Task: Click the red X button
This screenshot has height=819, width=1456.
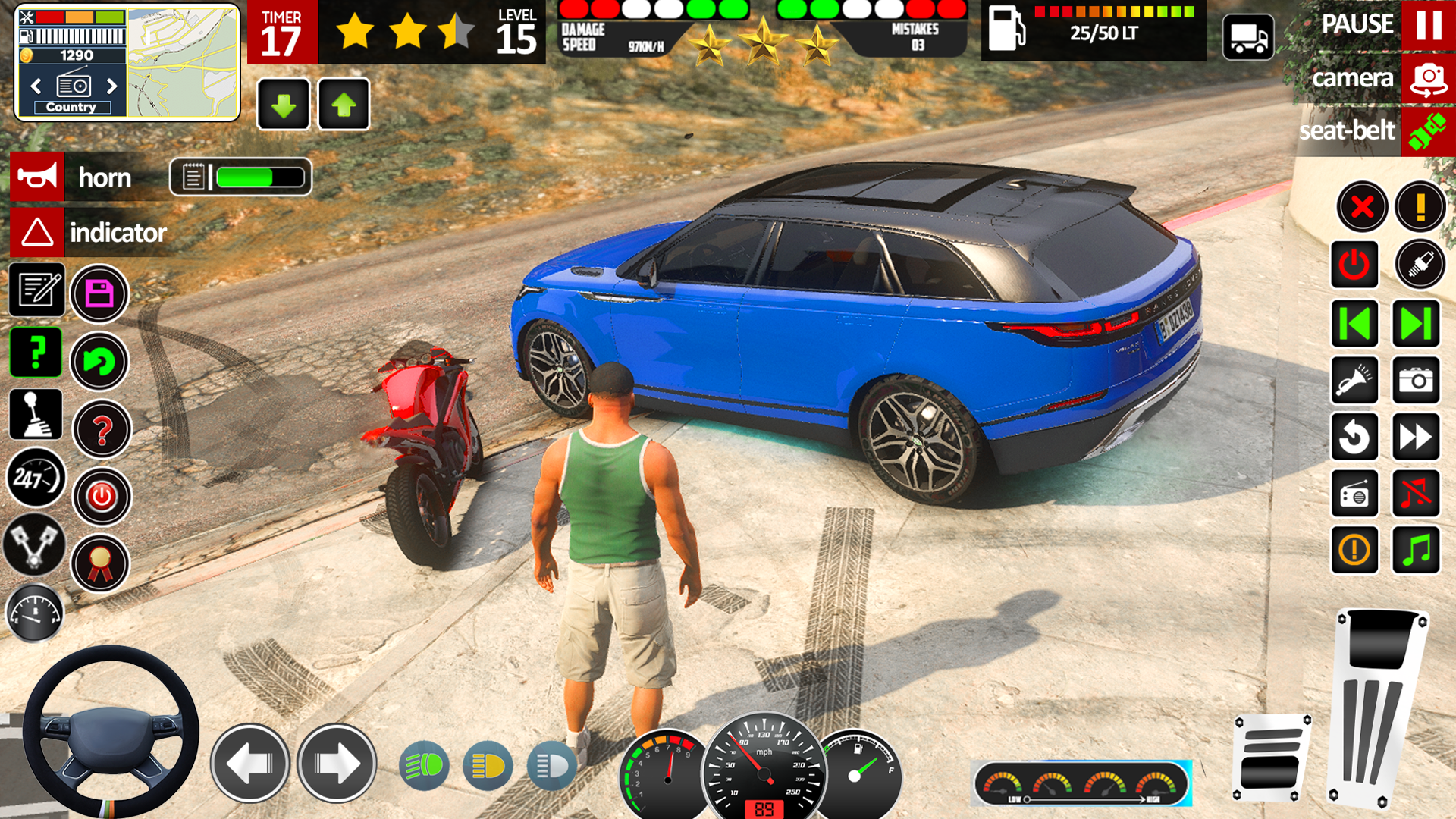Action: [x=1362, y=206]
